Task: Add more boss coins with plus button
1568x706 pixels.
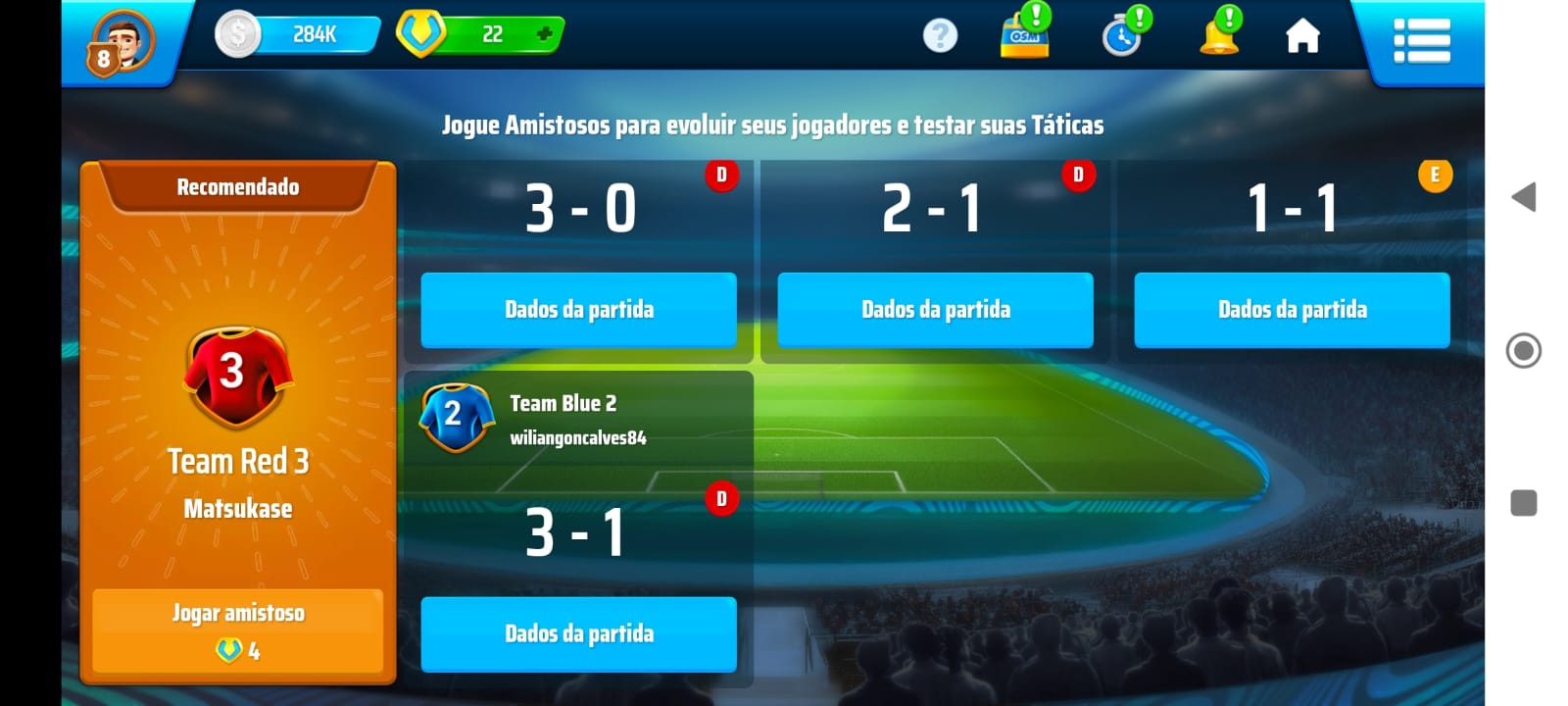Action: [545, 34]
